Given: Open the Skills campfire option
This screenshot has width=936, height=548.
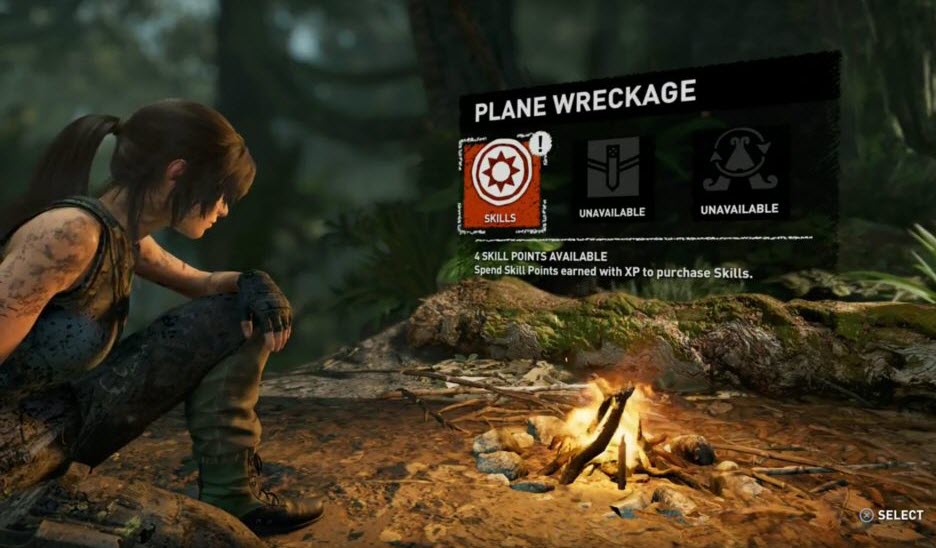Looking at the screenshot, I should click(501, 181).
